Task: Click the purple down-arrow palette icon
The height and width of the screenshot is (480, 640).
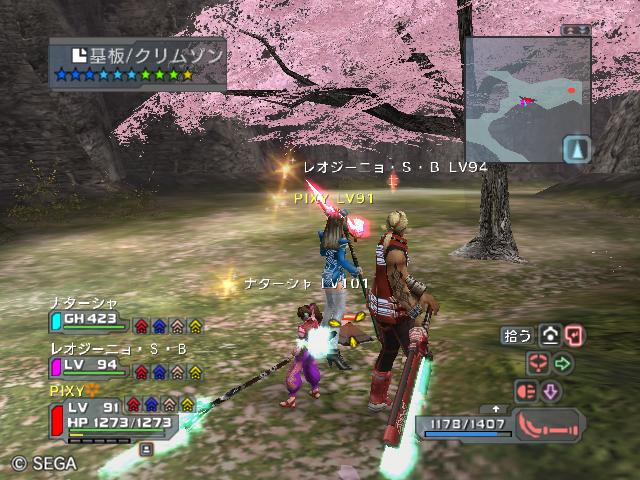Action: point(551,391)
